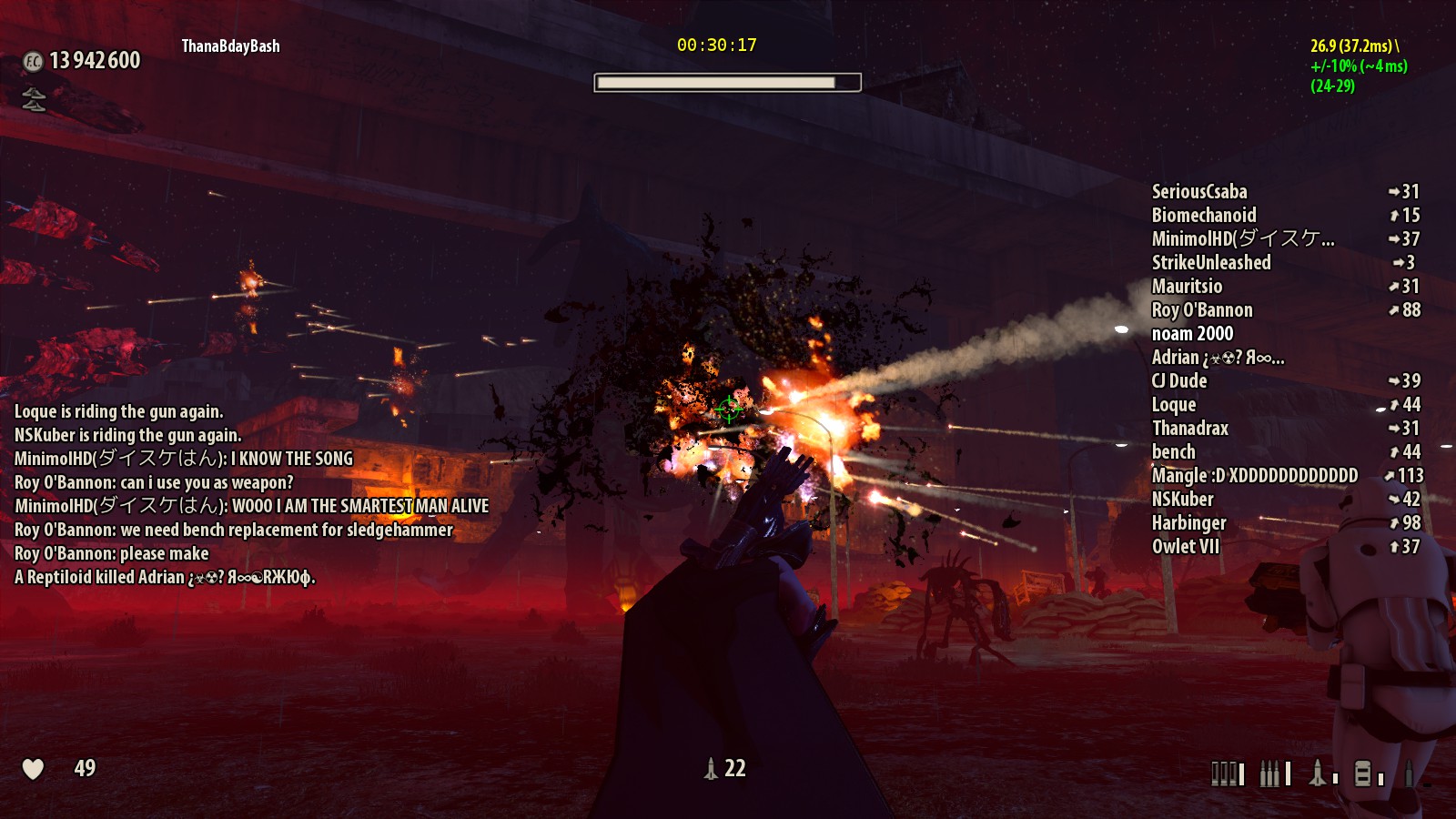Image resolution: width=1456 pixels, height=819 pixels.
Task: Choose Thanadrax in the scoreboard
Action: coord(1190,429)
